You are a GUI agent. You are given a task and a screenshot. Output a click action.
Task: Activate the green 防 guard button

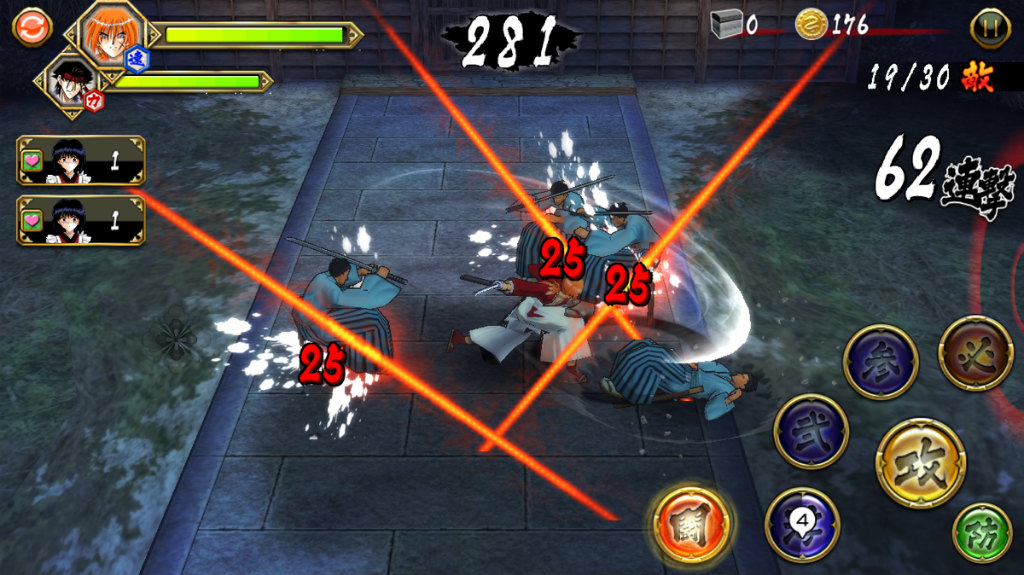point(982,533)
